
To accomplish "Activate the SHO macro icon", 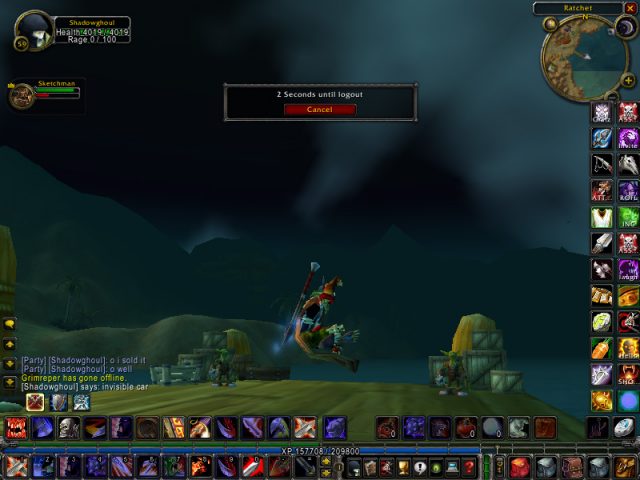I will [628, 374].
